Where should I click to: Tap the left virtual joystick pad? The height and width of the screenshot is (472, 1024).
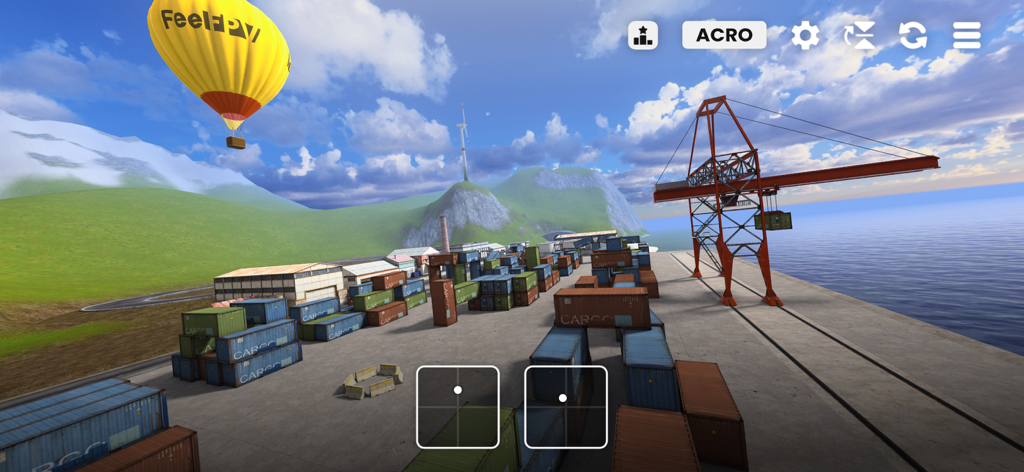click(x=458, y=407)
